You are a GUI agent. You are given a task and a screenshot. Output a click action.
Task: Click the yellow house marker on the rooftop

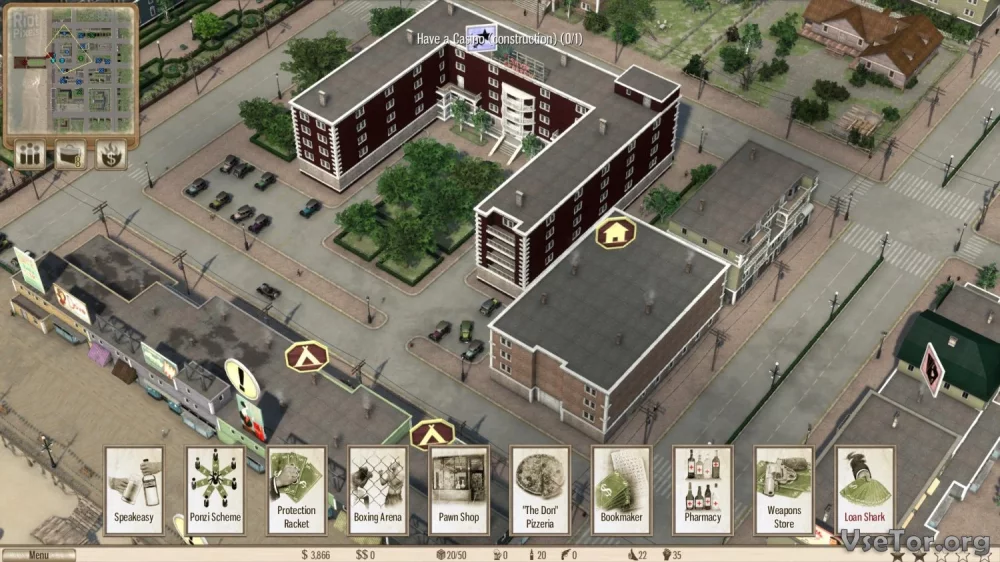click(615, 233)
